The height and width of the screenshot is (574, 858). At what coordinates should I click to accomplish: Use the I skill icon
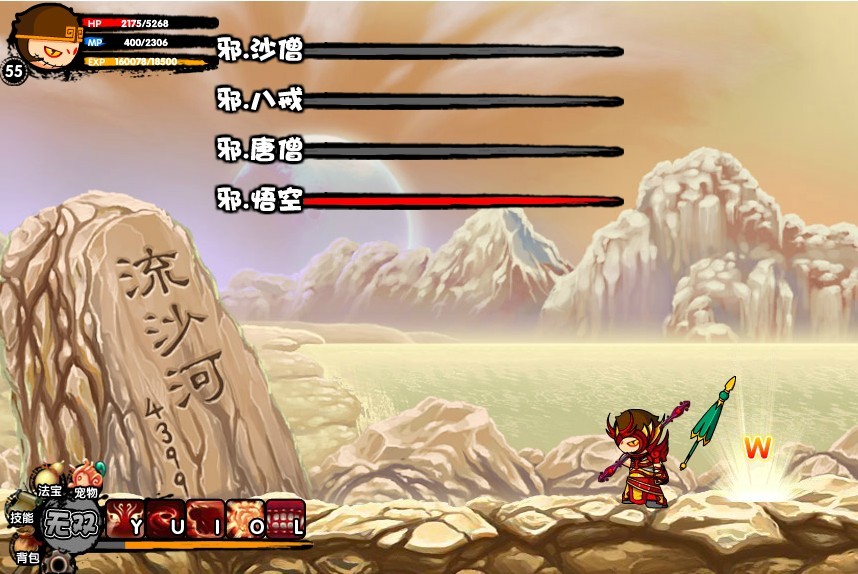[205, 519]
